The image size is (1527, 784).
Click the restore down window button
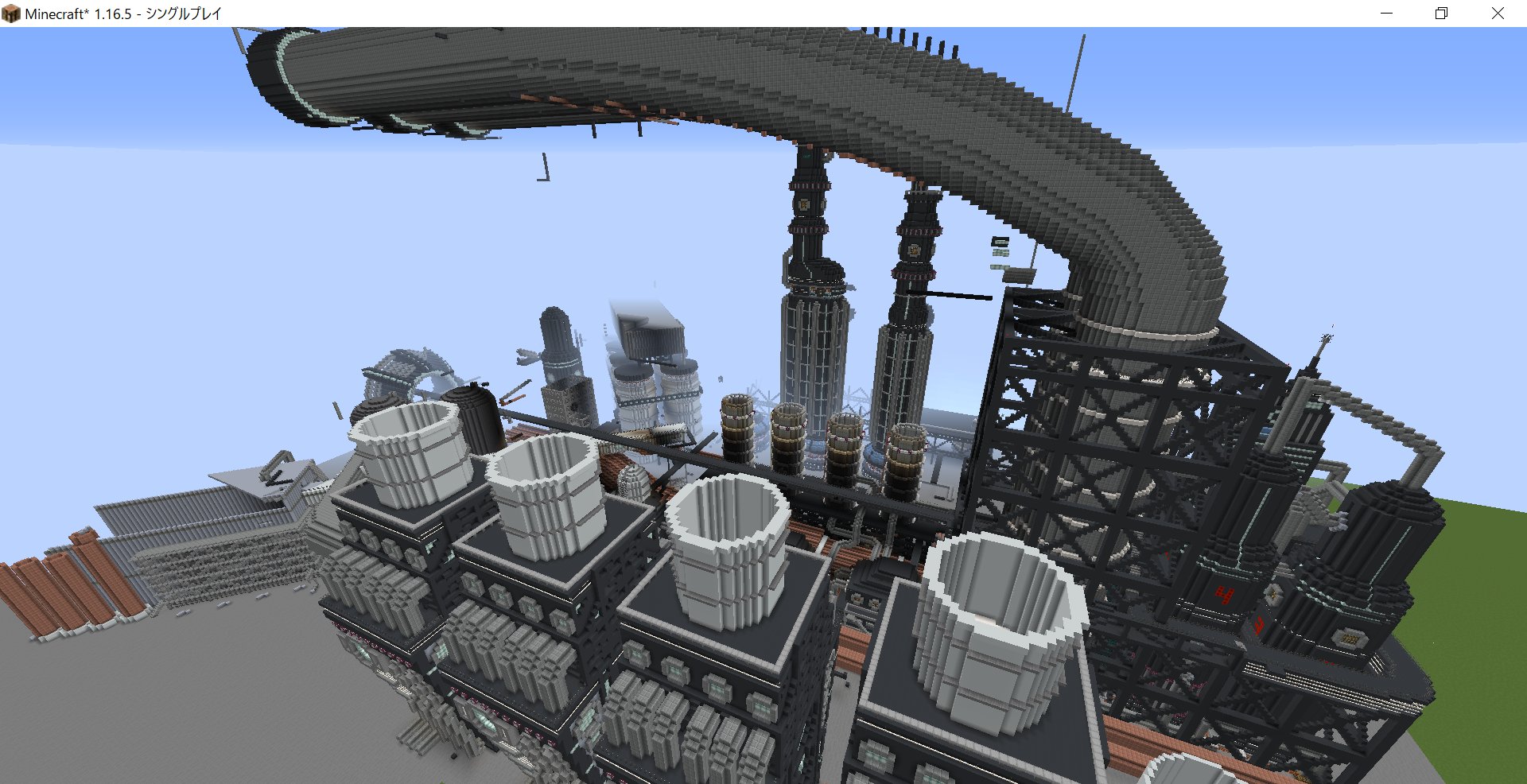tap(1441, 13)
